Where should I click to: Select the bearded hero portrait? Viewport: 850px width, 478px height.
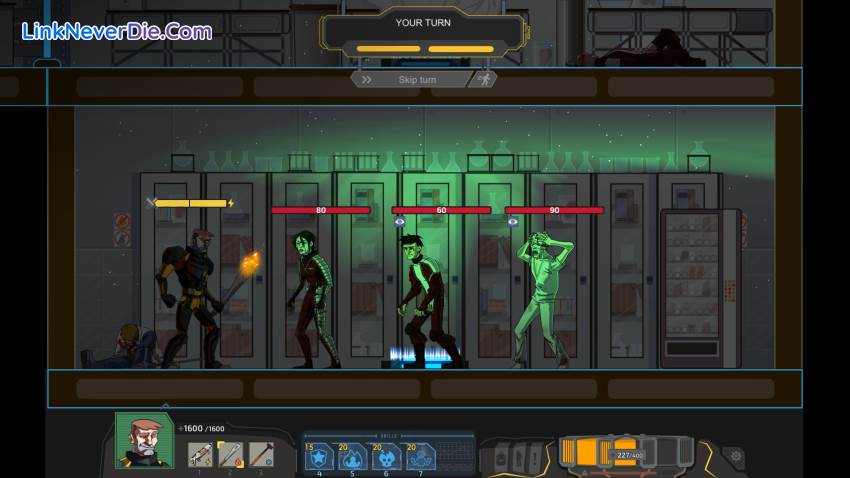click(x=138, y=440)
